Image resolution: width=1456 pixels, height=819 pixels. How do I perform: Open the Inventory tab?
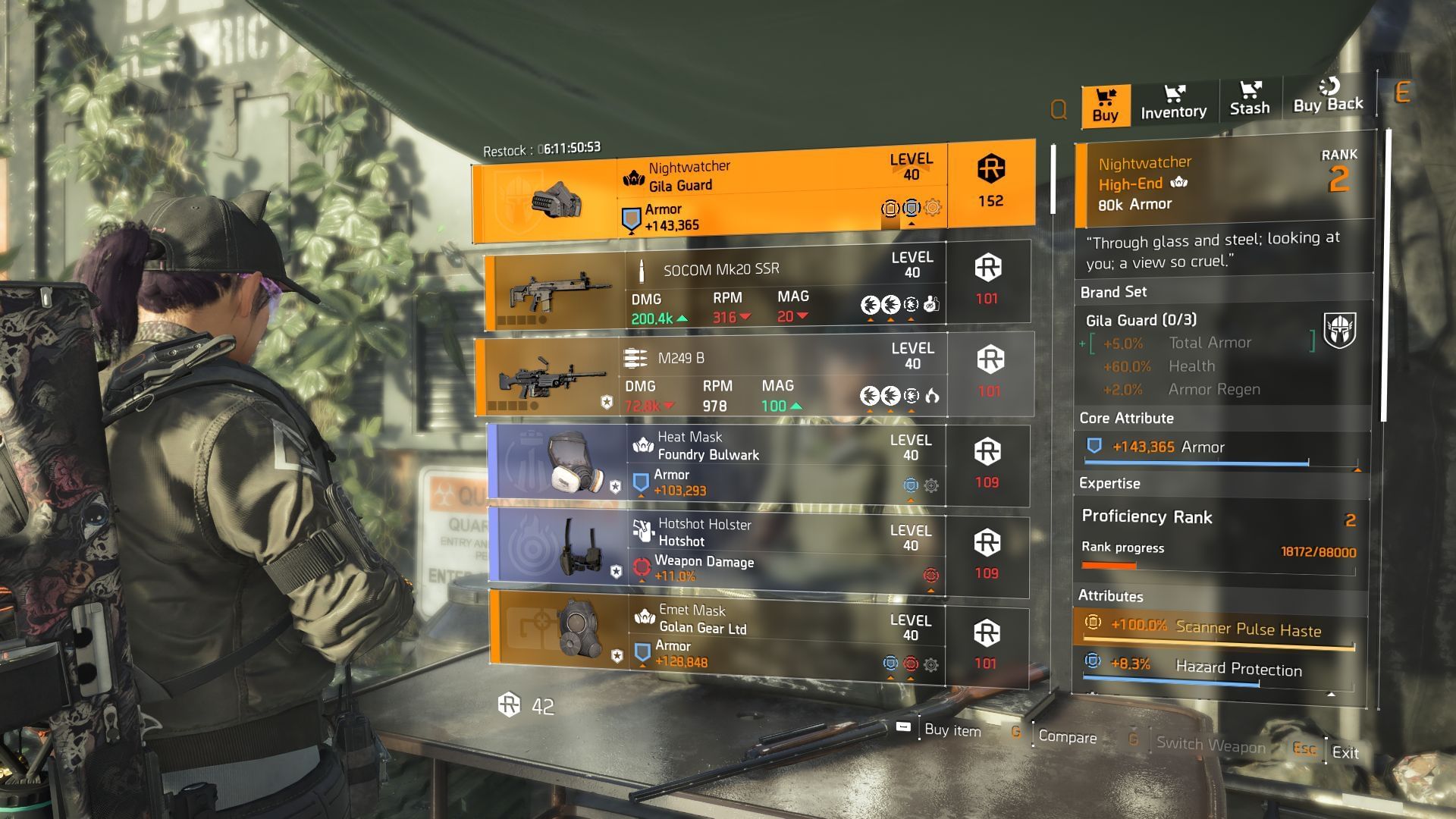[1173, 103]
